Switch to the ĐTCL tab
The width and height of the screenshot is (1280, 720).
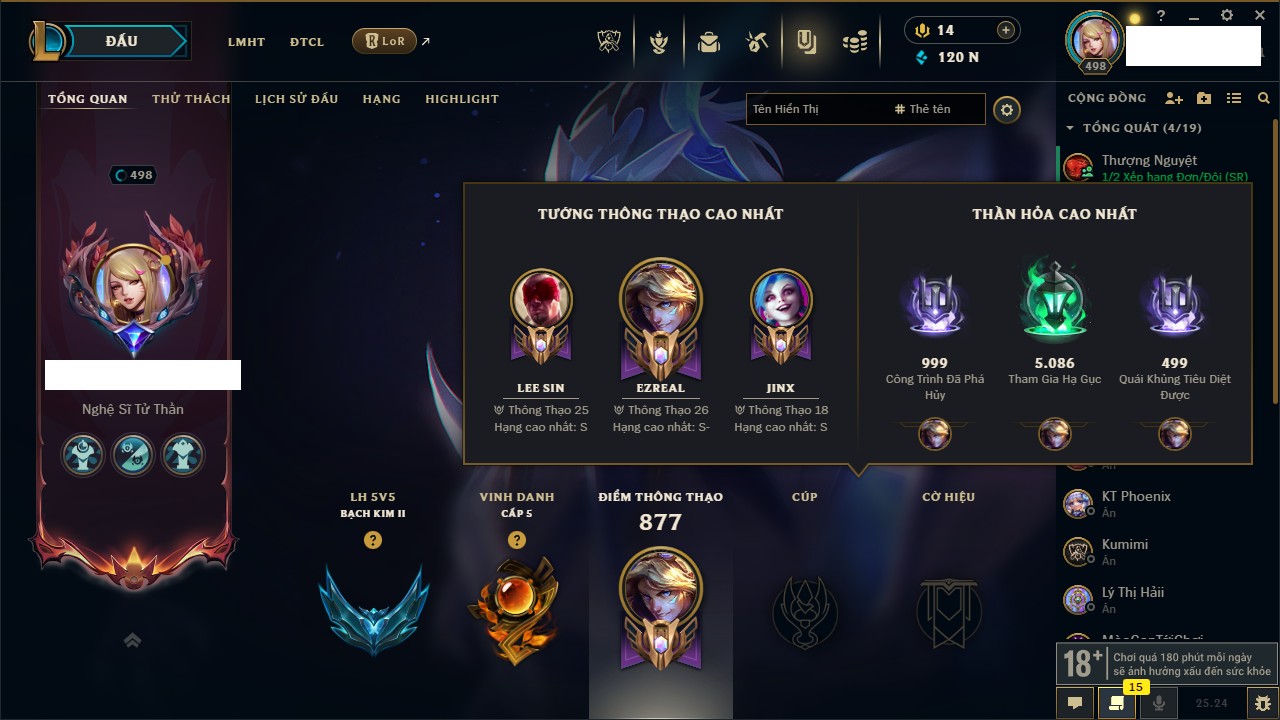pyautogui.click(x=307, y=42)
